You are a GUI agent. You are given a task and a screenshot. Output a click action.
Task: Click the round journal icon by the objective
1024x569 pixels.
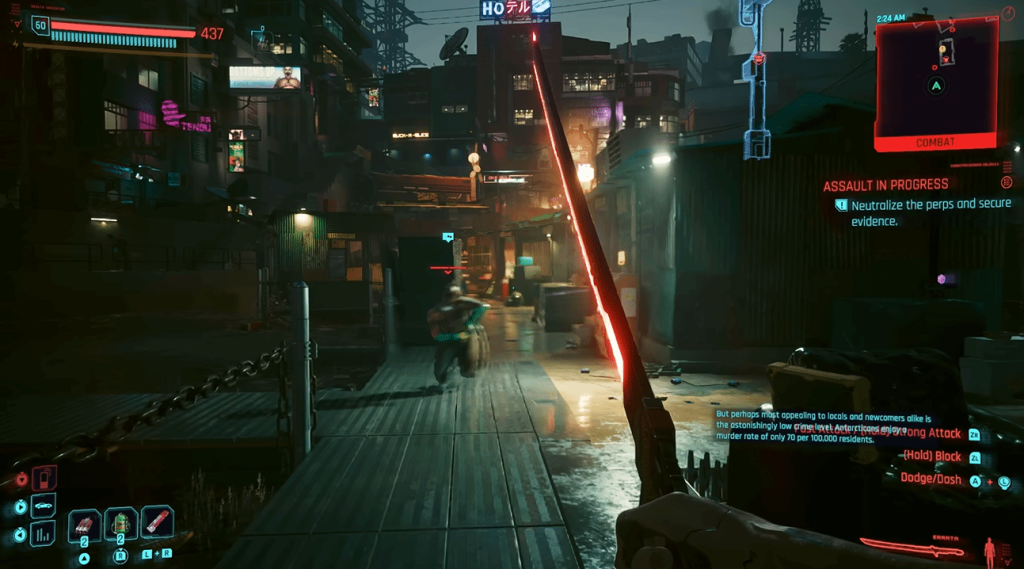[1006, 183]
